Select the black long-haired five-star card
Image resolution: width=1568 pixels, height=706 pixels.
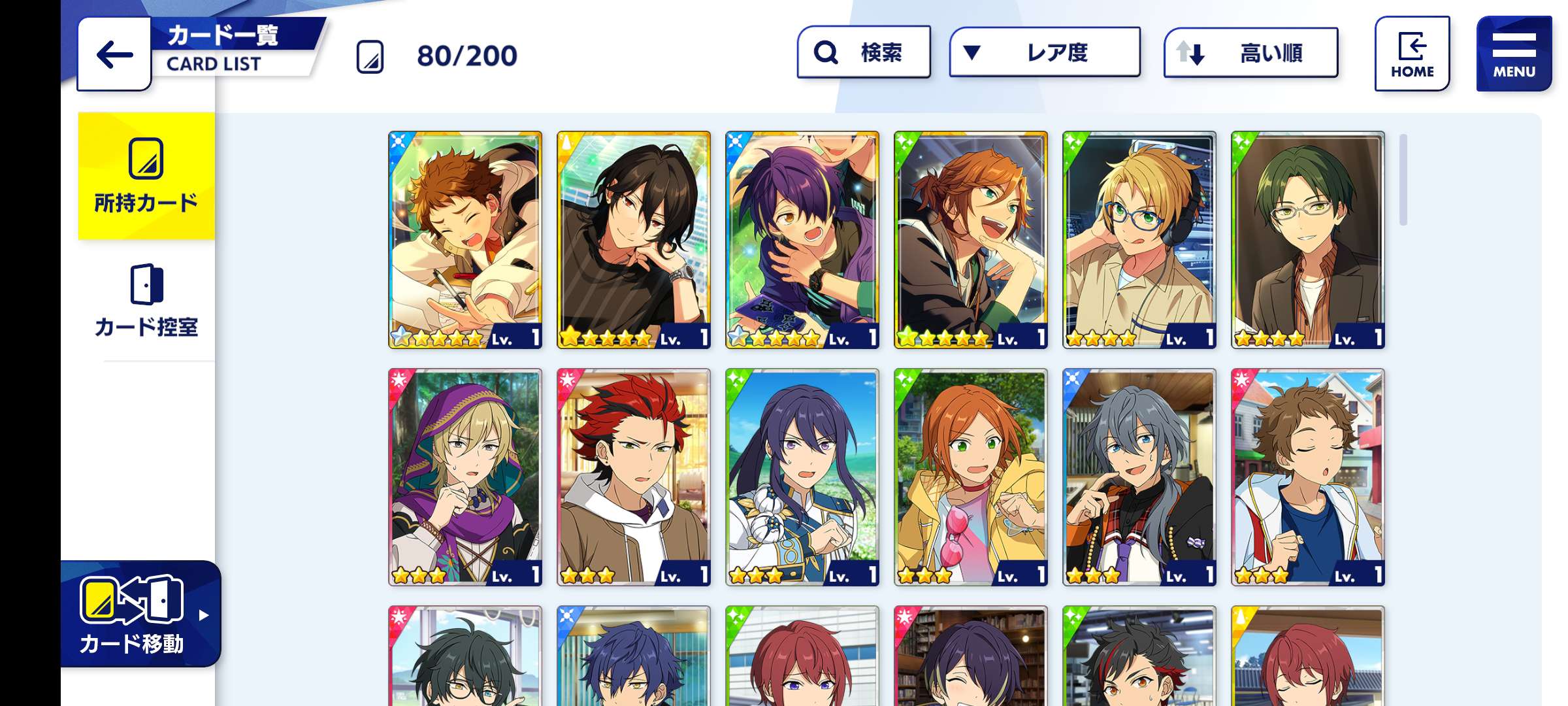pos(633,240)
